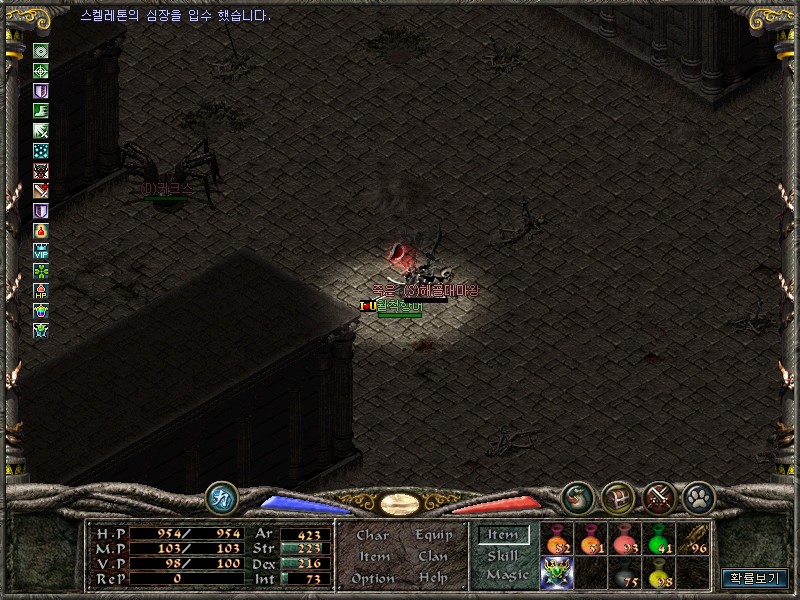Click the red demon face buff icon
This screenshot has height=600, width=800.
pos(41,170)
